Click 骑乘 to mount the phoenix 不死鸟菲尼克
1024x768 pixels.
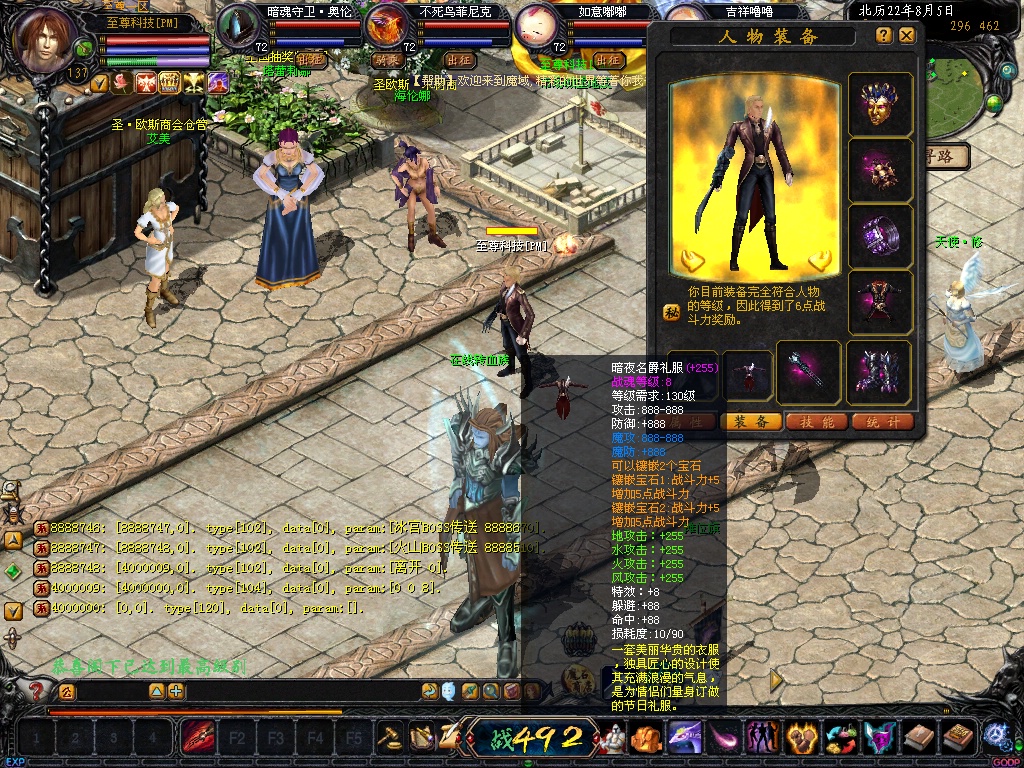pos(386,60)
